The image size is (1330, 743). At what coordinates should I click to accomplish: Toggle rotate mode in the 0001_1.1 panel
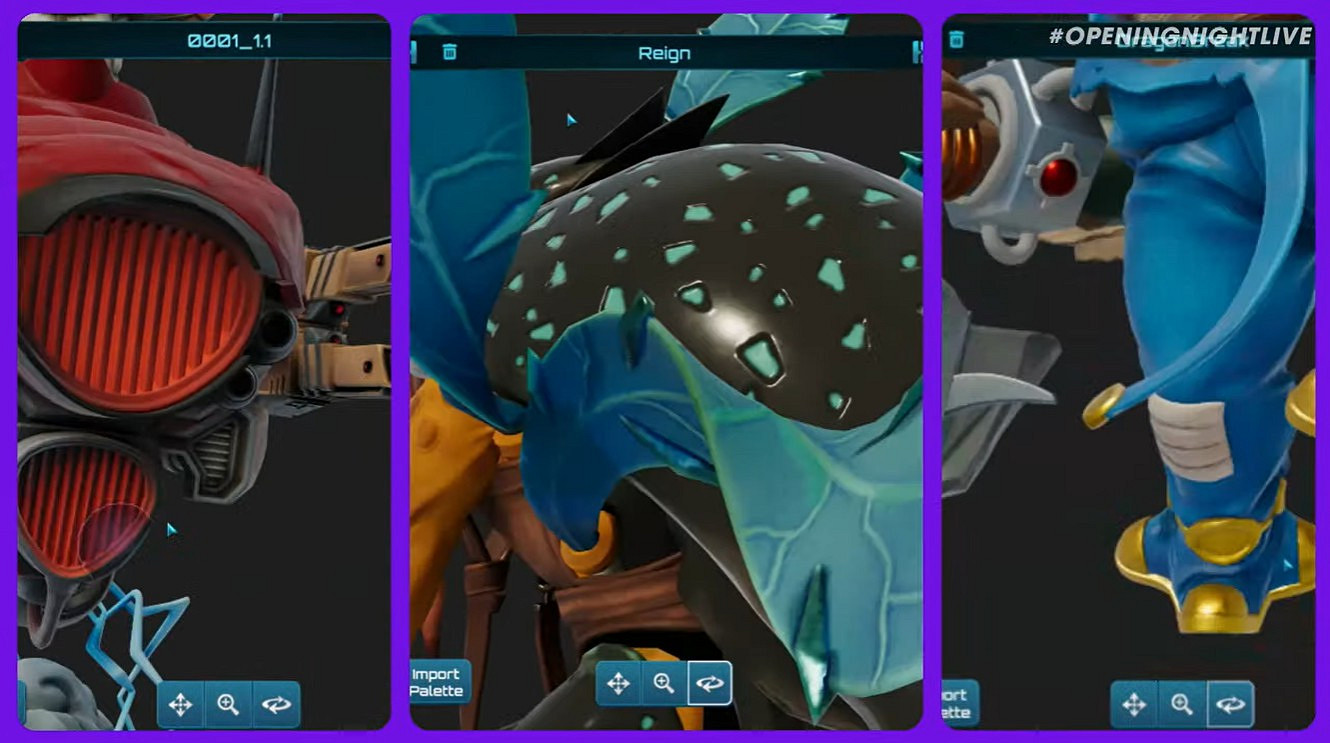coord(277,705)
